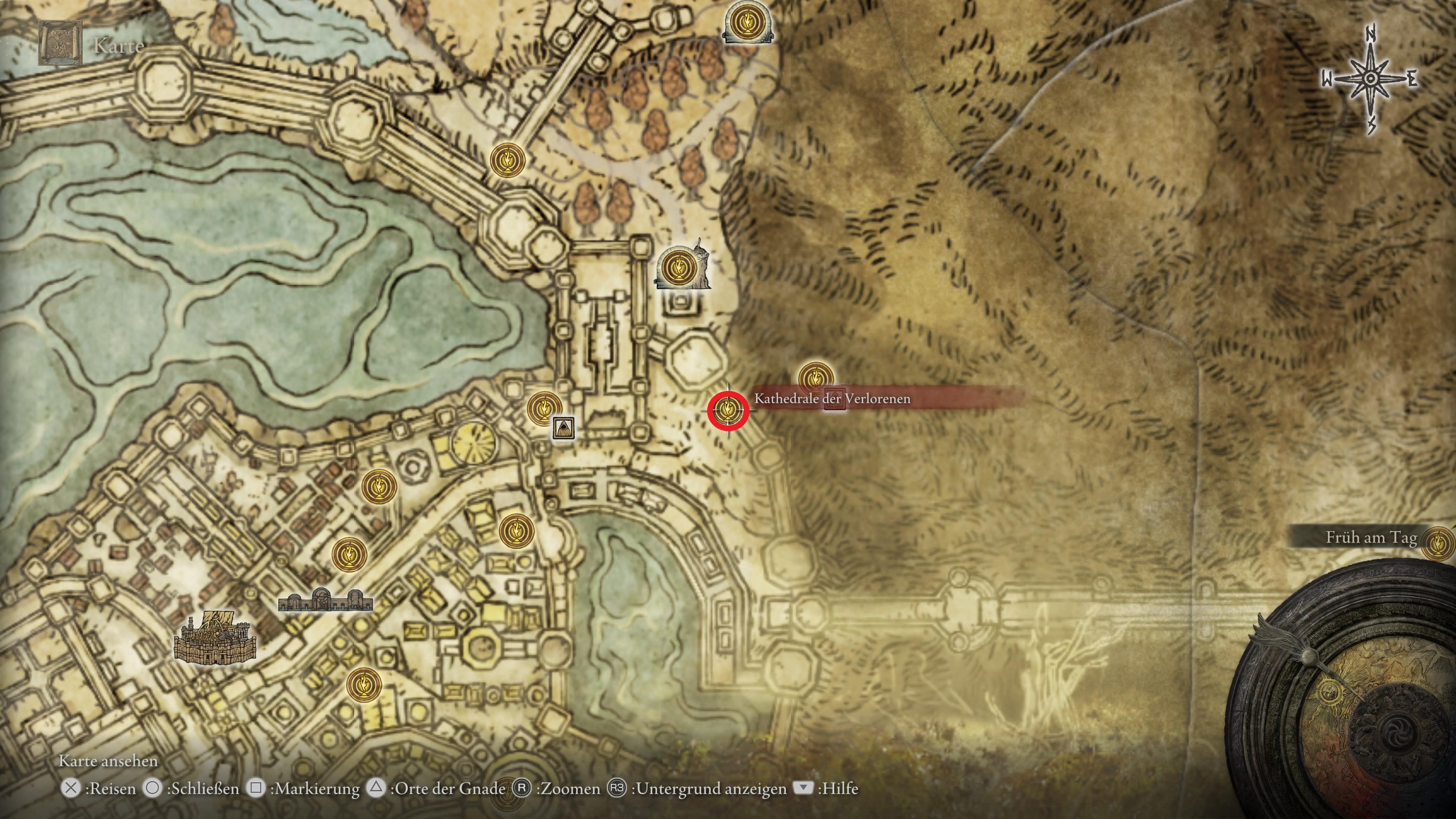The width and height of the screenshot is (1456, 819).
Task: Select the arcade building landmark with domes
Action: click(x=325, y=600)
